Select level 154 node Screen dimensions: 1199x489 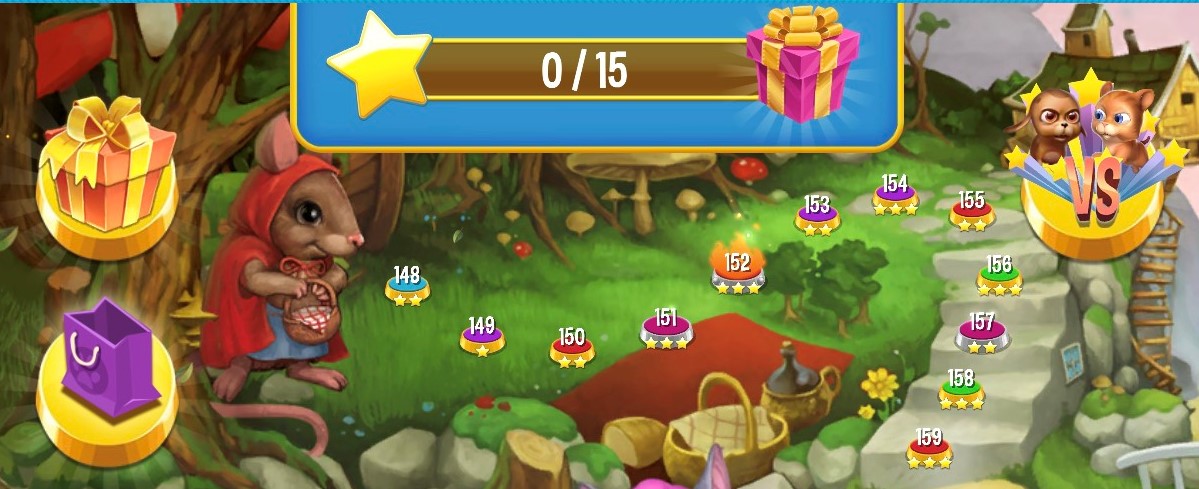pyautogui.click(x=895, y=195)
